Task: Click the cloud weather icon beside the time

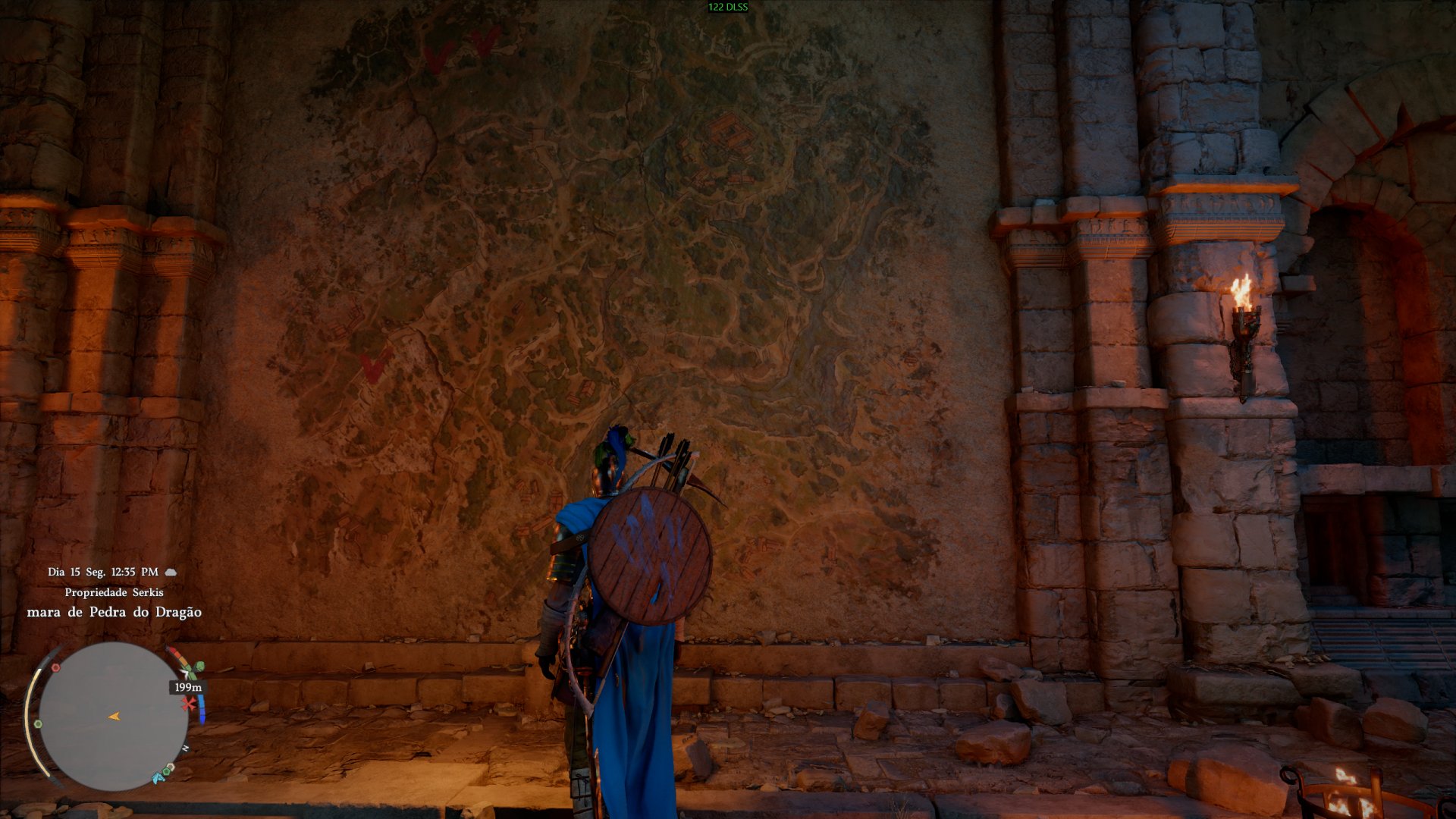Action: [x=171, y=572]
